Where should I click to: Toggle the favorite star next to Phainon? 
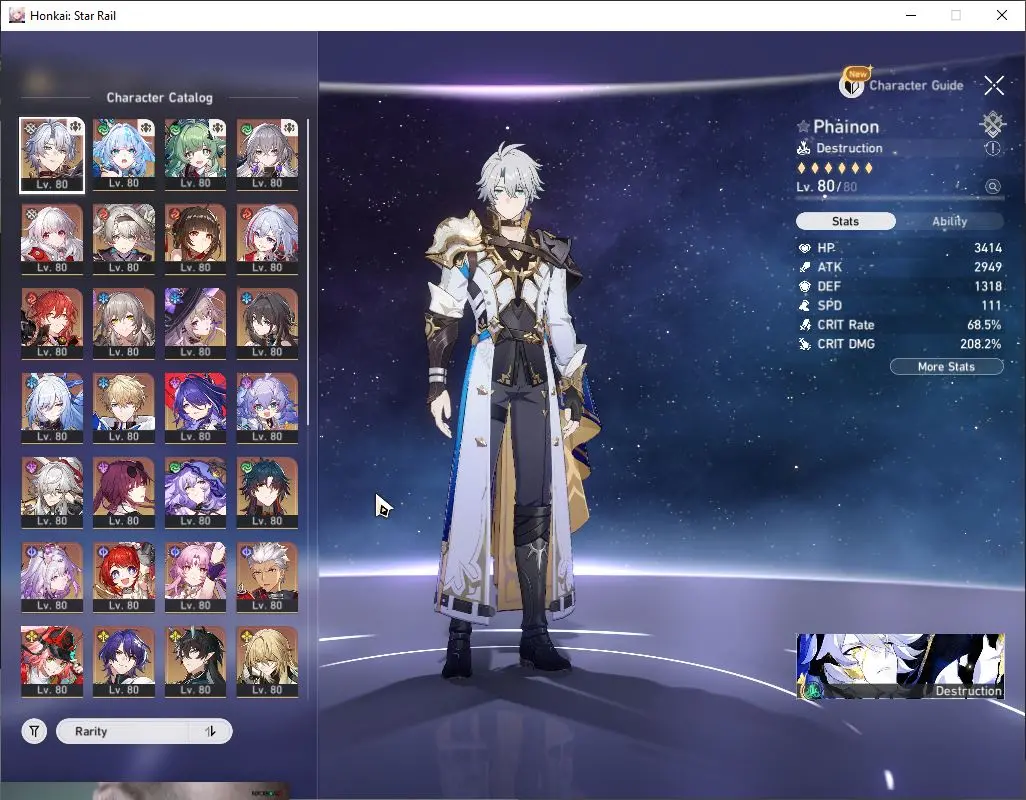[803, 127]
